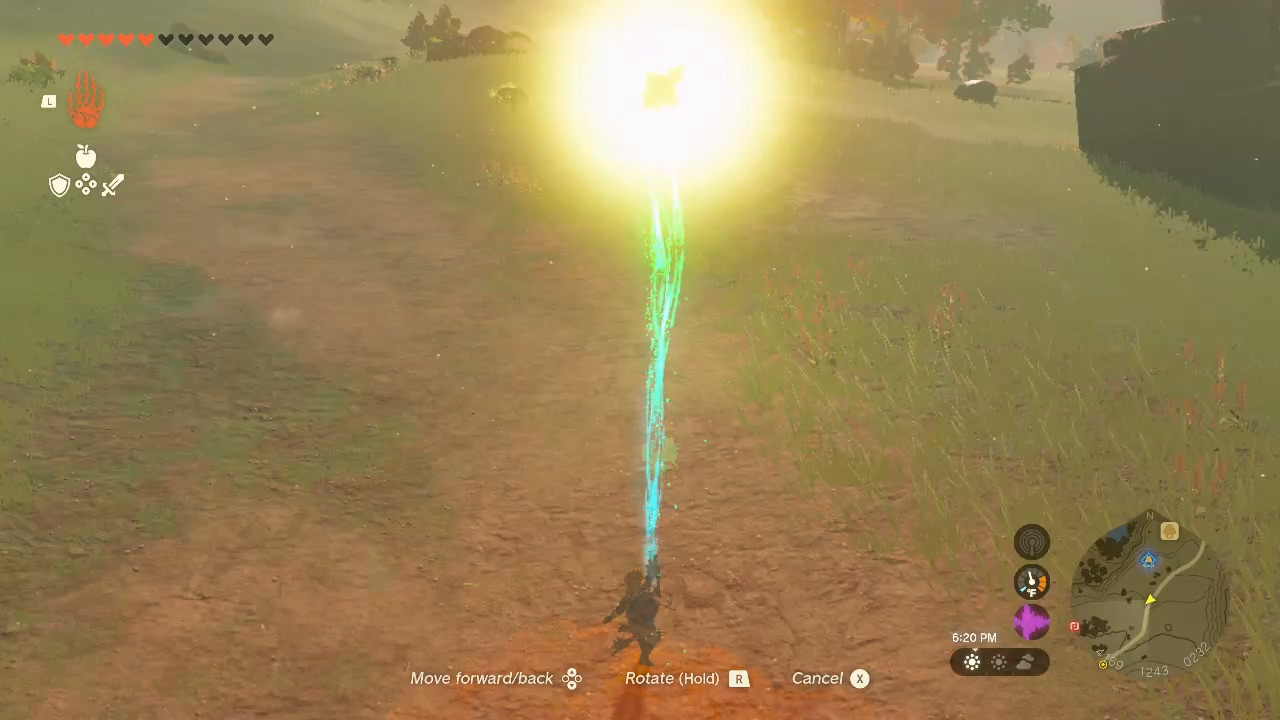Open the R button rotate prompt
This screenshot has width=1280, height=720.
(739, 678)
